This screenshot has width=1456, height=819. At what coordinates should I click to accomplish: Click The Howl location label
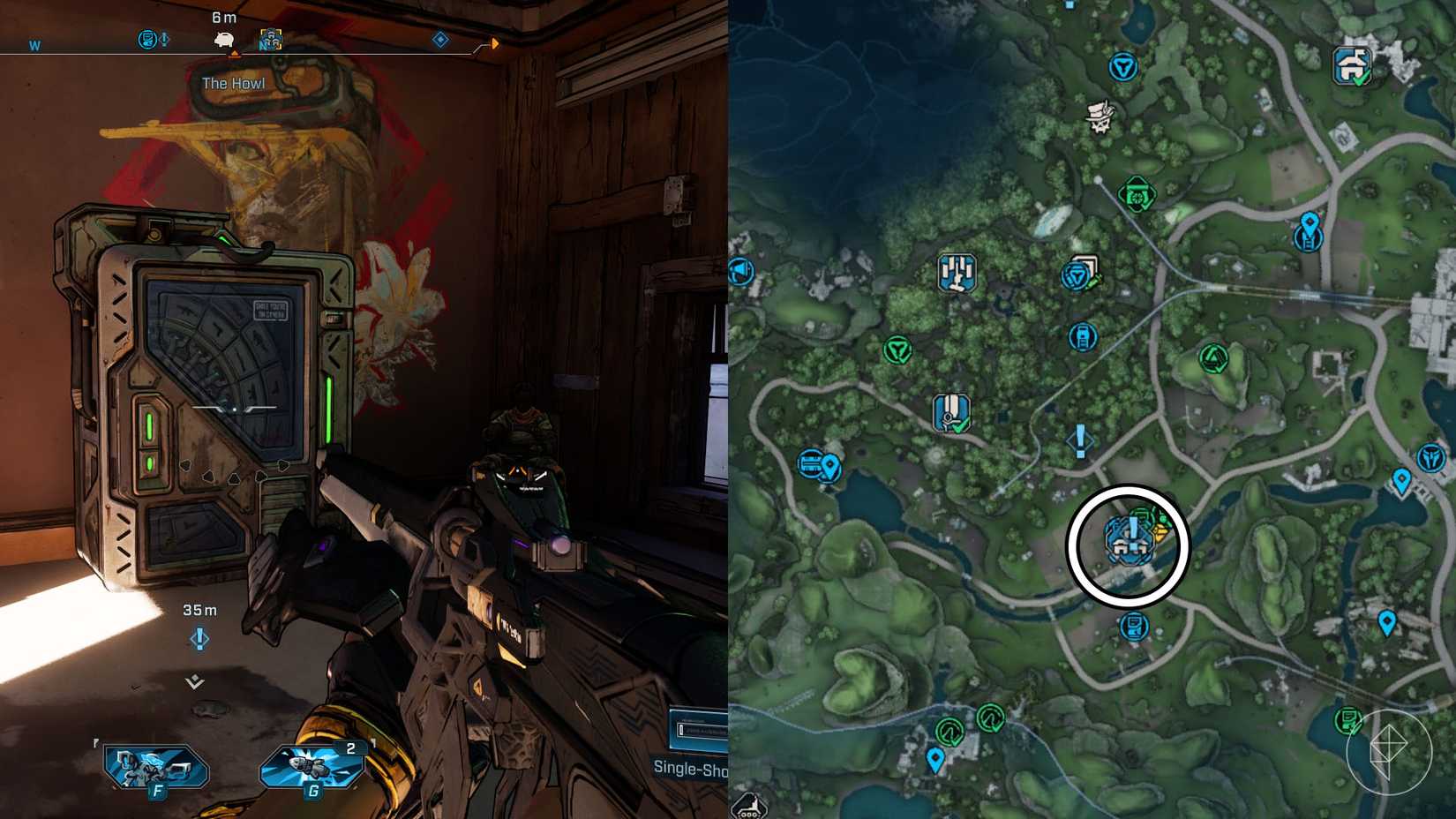233,82
